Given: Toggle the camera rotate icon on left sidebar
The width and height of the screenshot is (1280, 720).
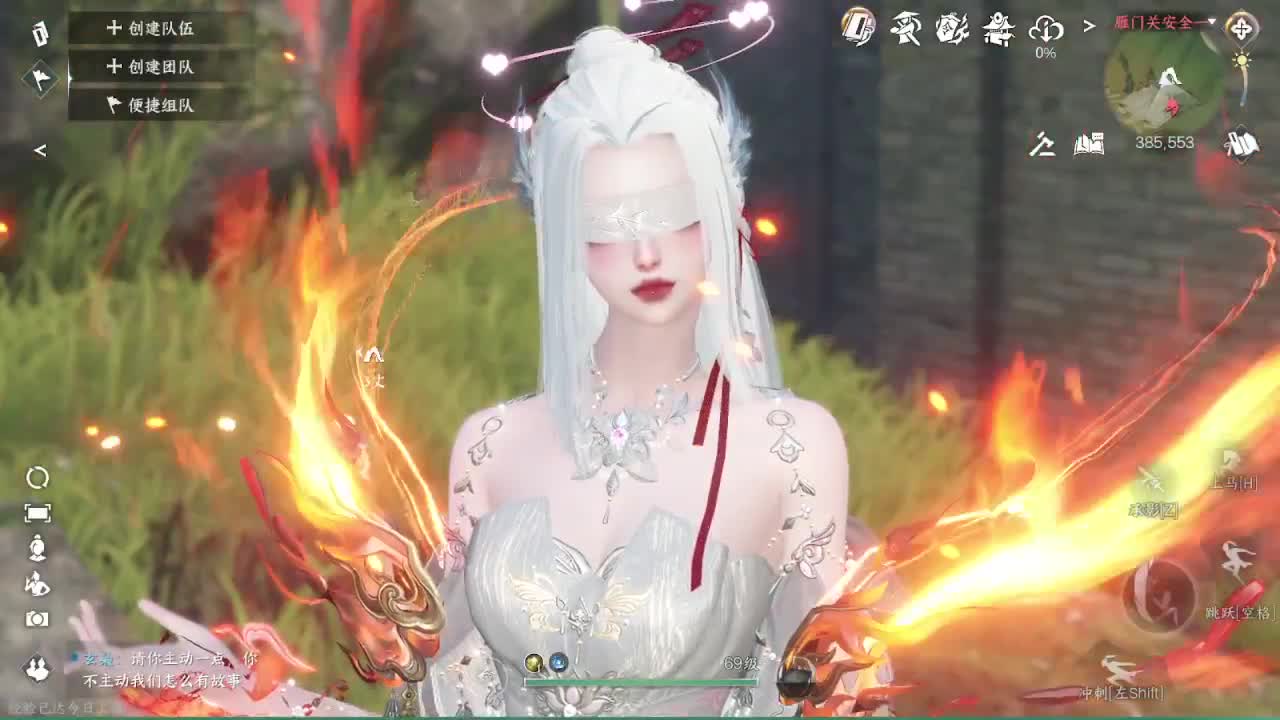Looking at the screenshot, I should (36, 478).
